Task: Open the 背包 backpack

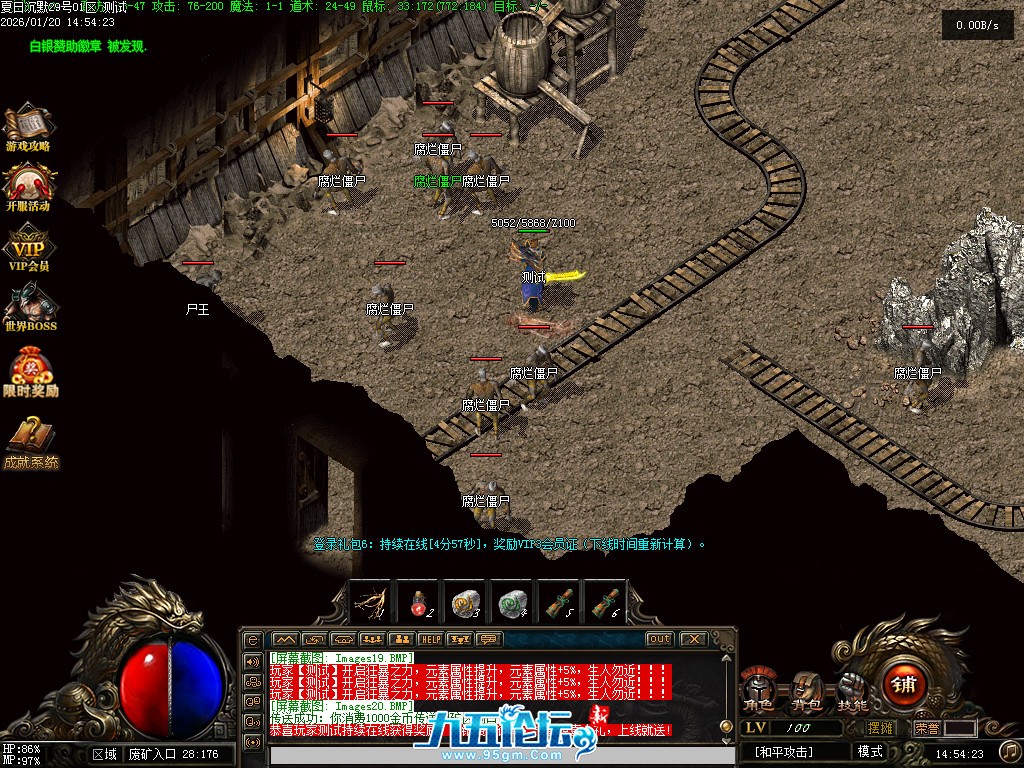Action: coord(805,688)
